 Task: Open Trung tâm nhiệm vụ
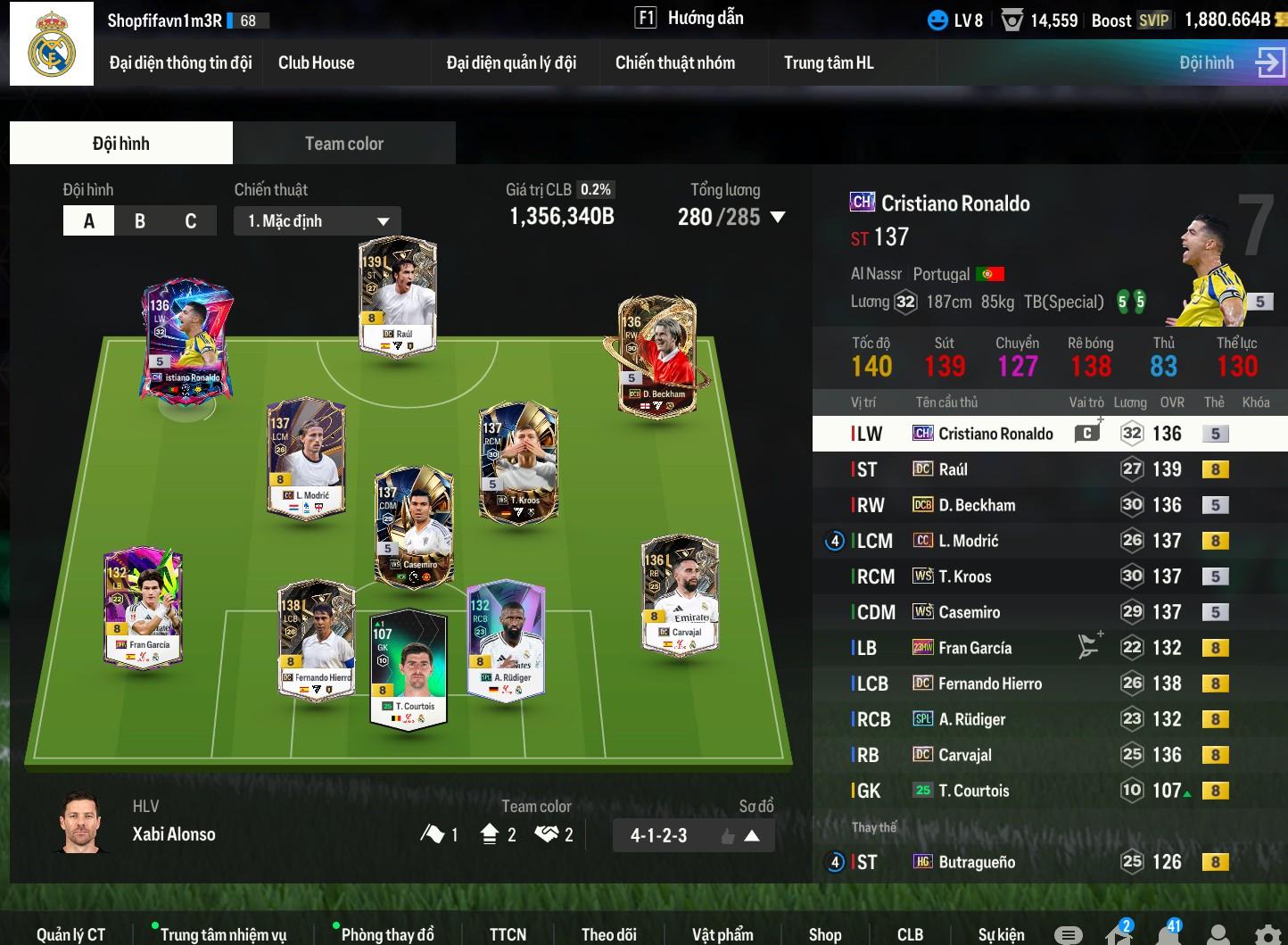(x=223, y=934)
